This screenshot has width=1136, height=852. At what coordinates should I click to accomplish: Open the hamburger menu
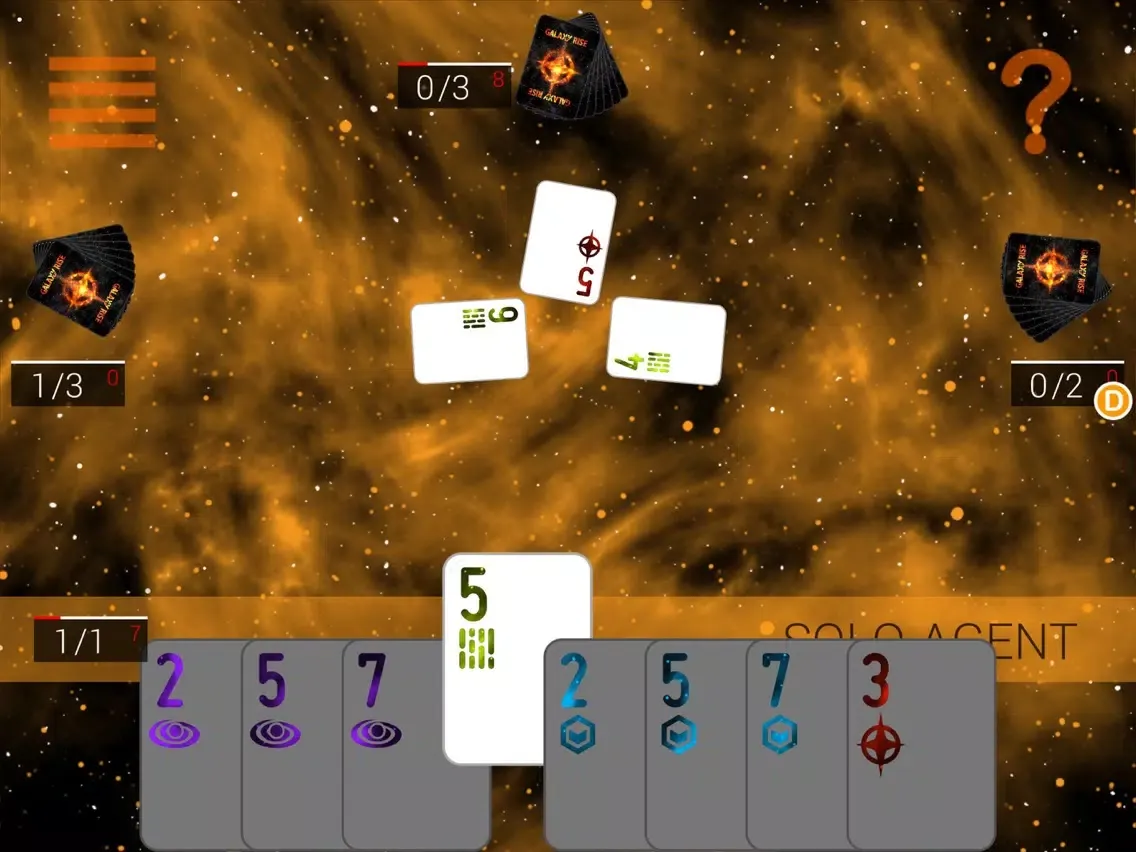(x=102, y=102)
